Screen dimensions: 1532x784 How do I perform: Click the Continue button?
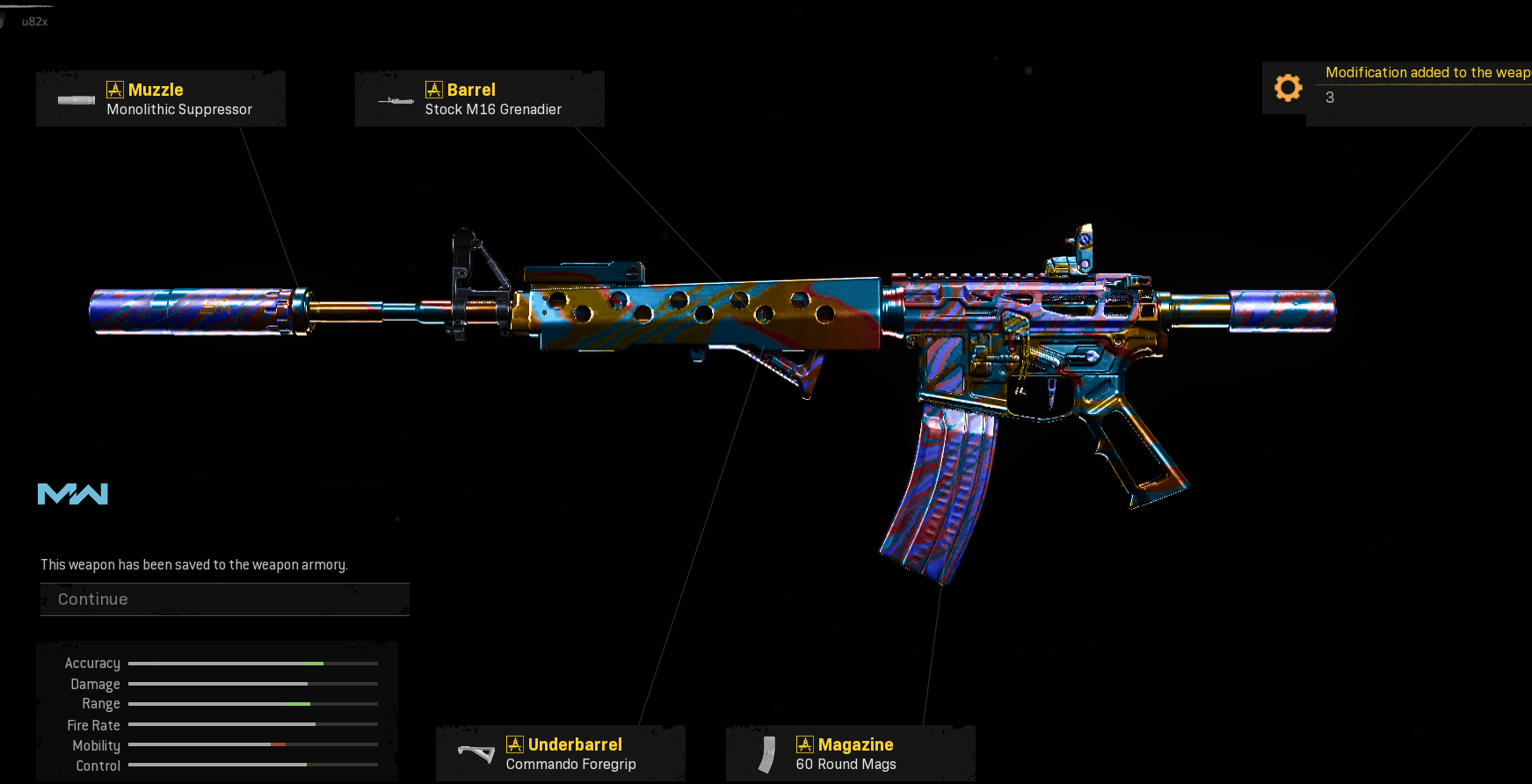224,599
